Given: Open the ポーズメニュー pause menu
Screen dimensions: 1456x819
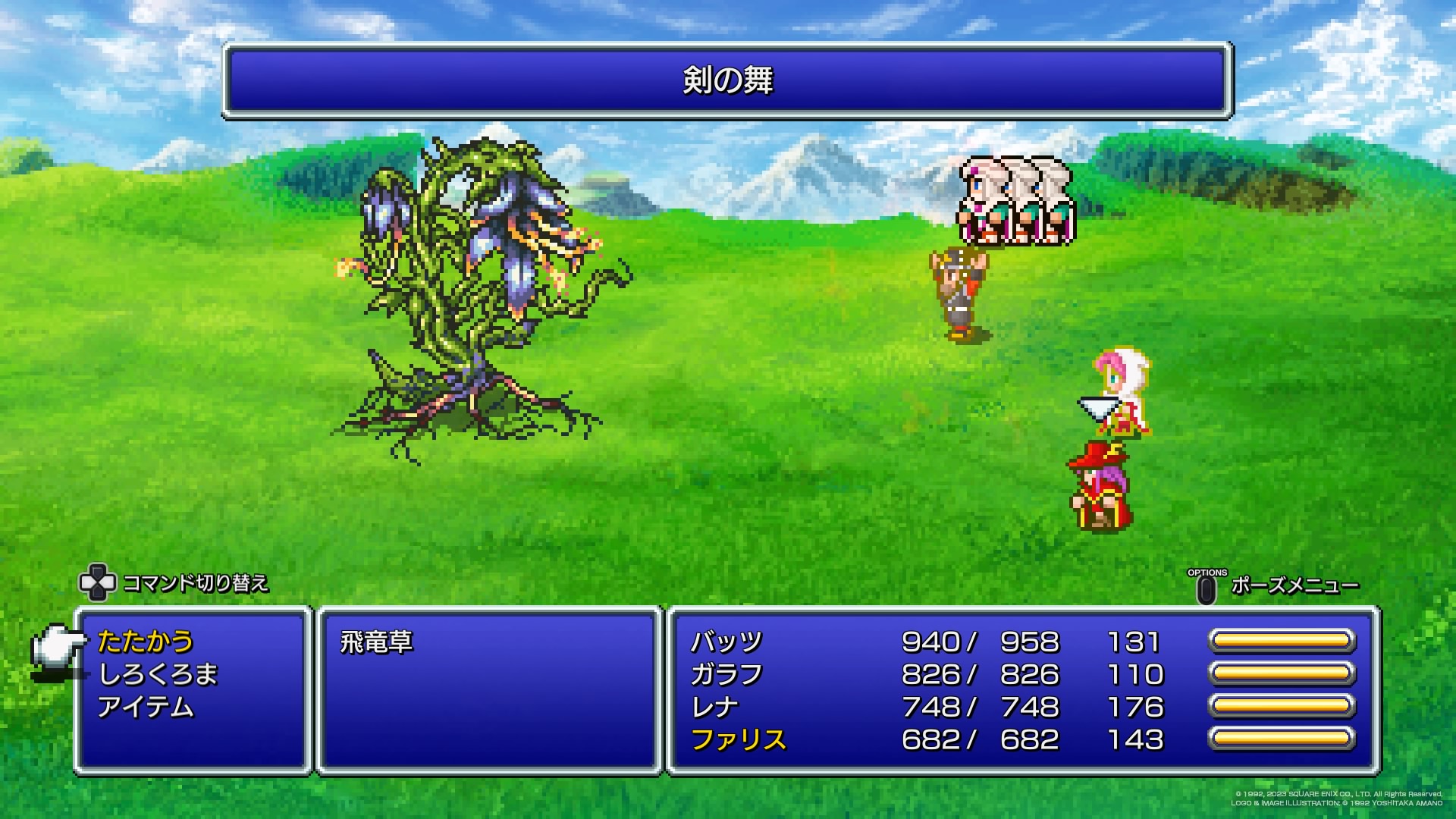Looking at the screenshot, I should [x=1294, y=585].
